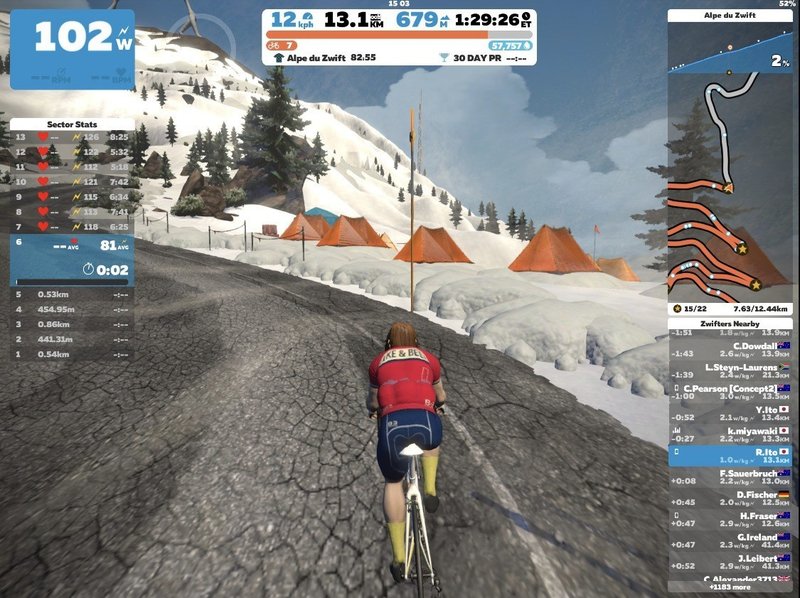Click the Alpe du Zwift elevation profile
The image size is (800, 598).
click(729, 52)
